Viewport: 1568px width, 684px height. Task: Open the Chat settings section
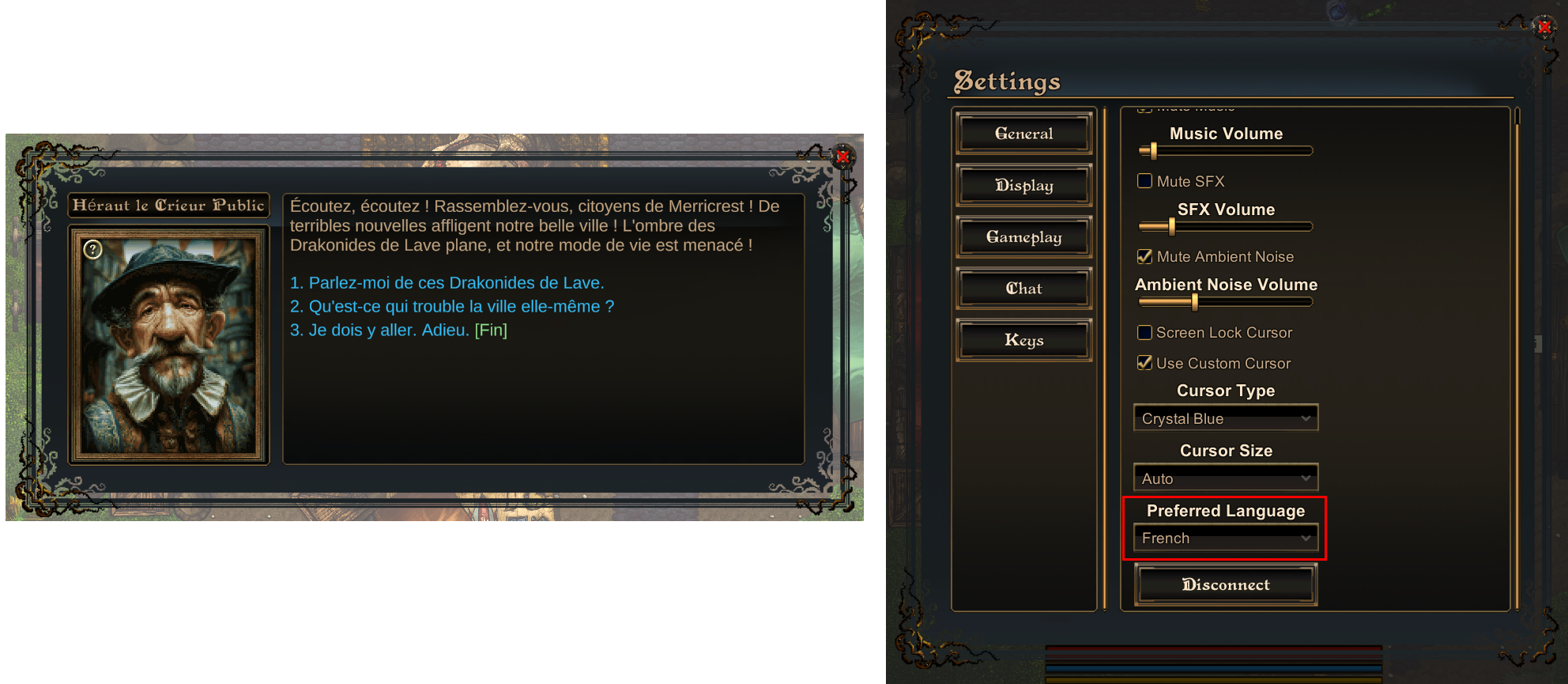point(1023,289)
